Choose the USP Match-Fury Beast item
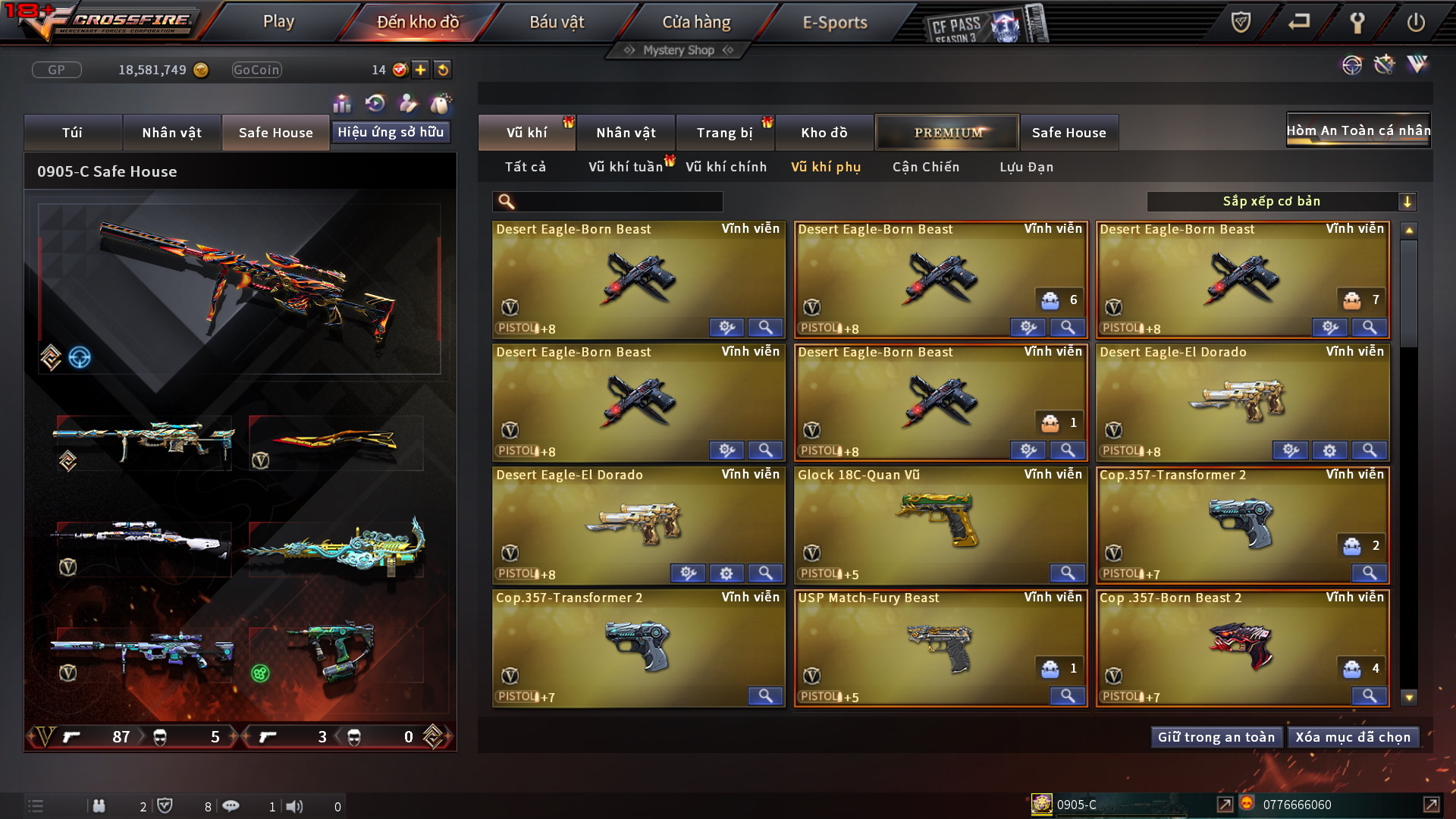 (940, 647)
